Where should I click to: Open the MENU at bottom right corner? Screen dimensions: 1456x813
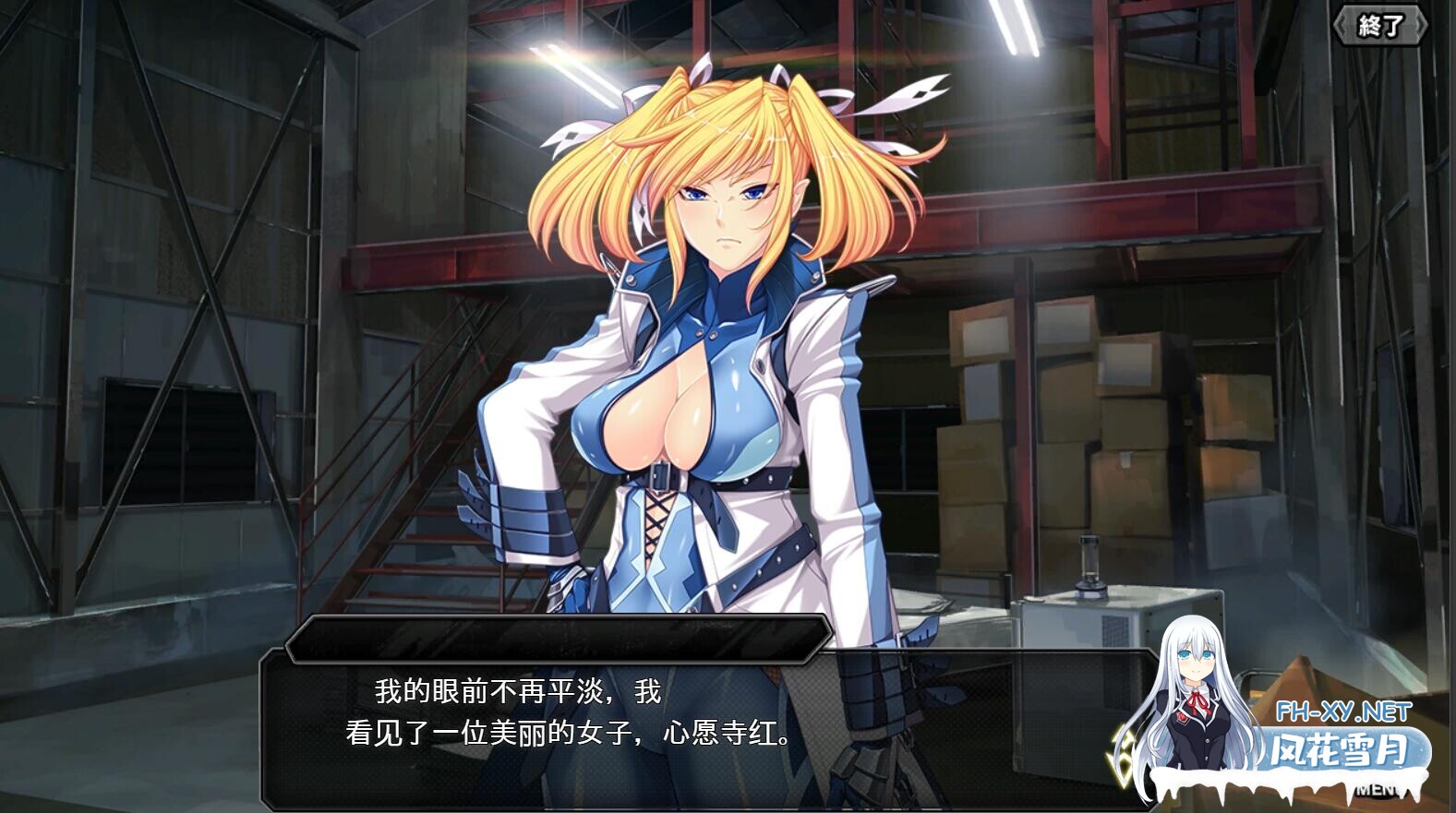click(1377, 791)
